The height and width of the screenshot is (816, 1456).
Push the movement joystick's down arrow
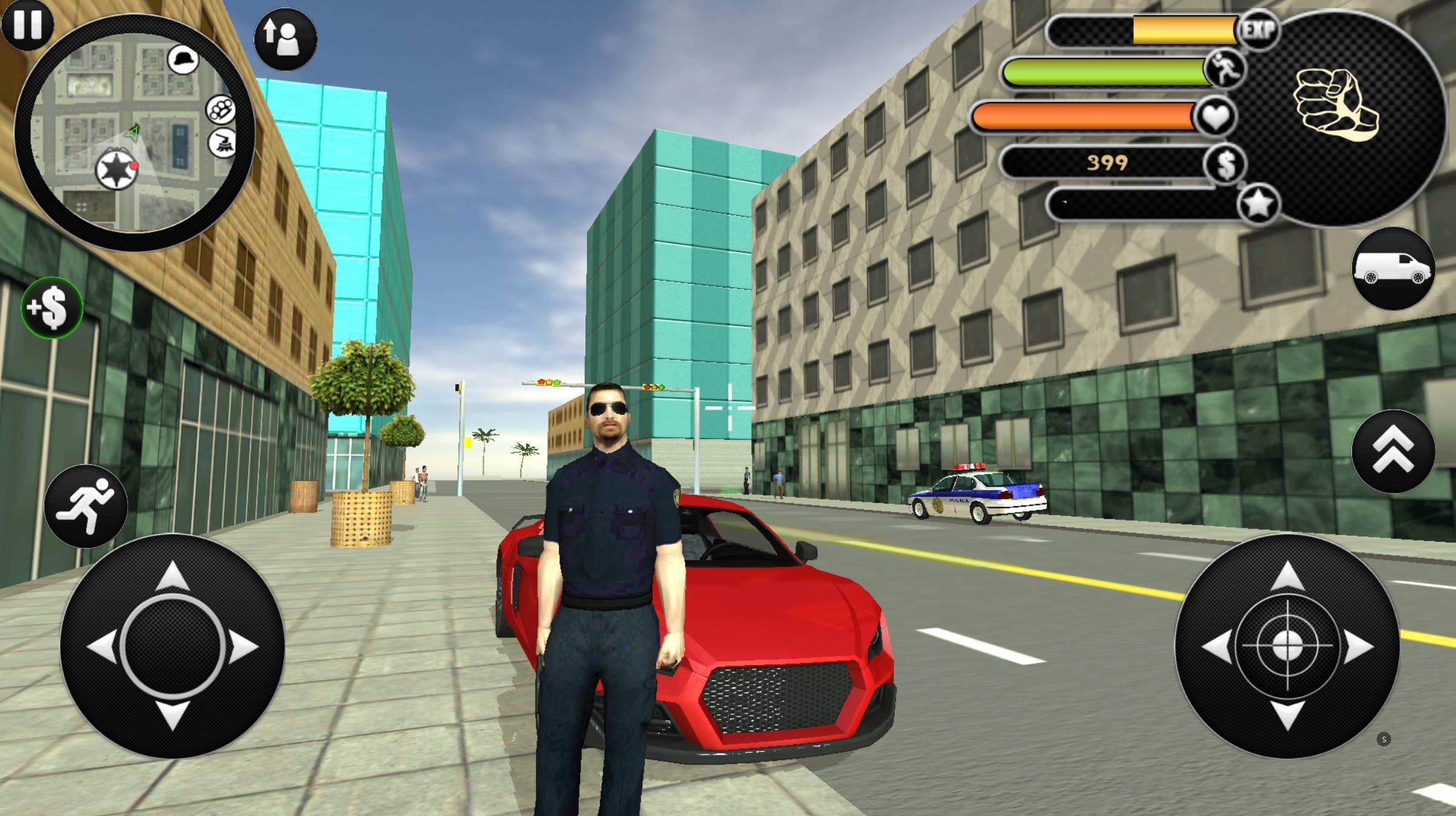(173, 716)
